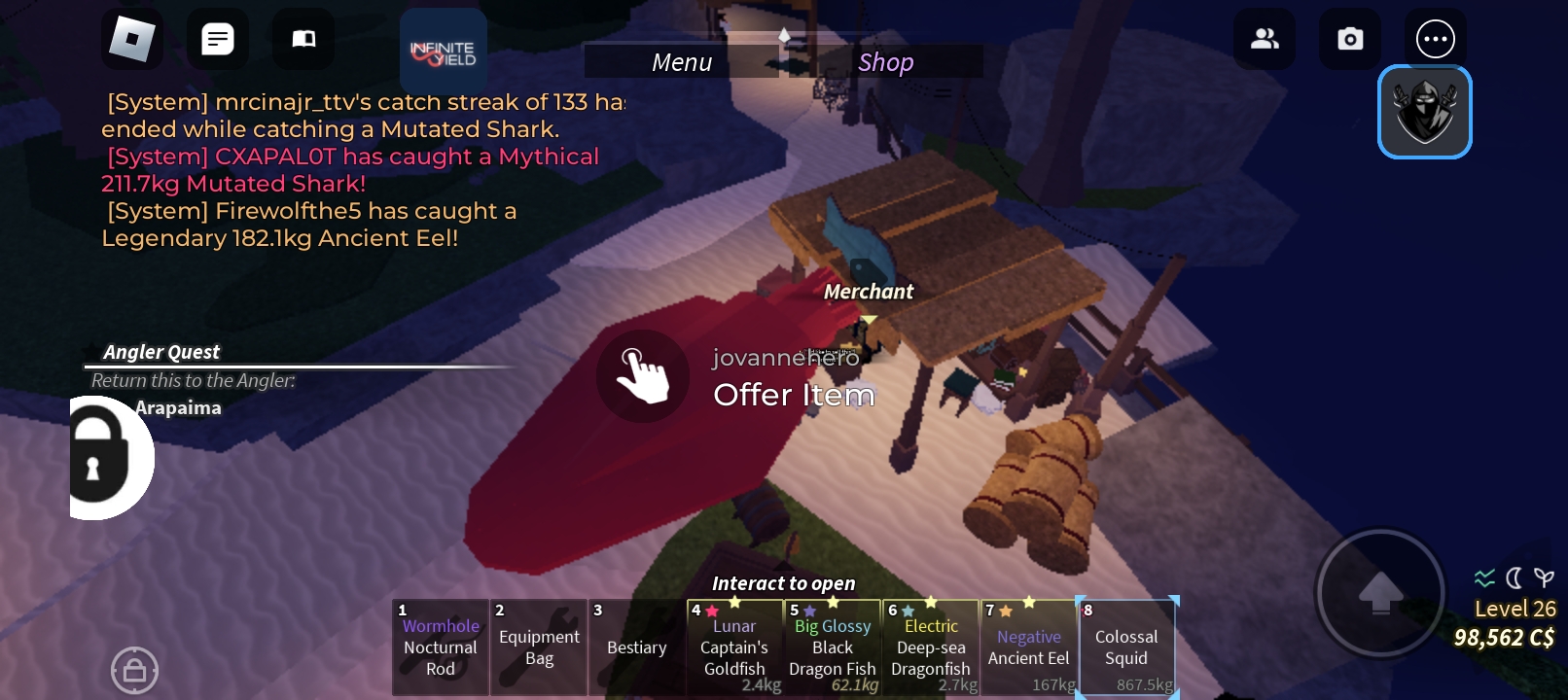Tap the jump arrow button

1380,592
